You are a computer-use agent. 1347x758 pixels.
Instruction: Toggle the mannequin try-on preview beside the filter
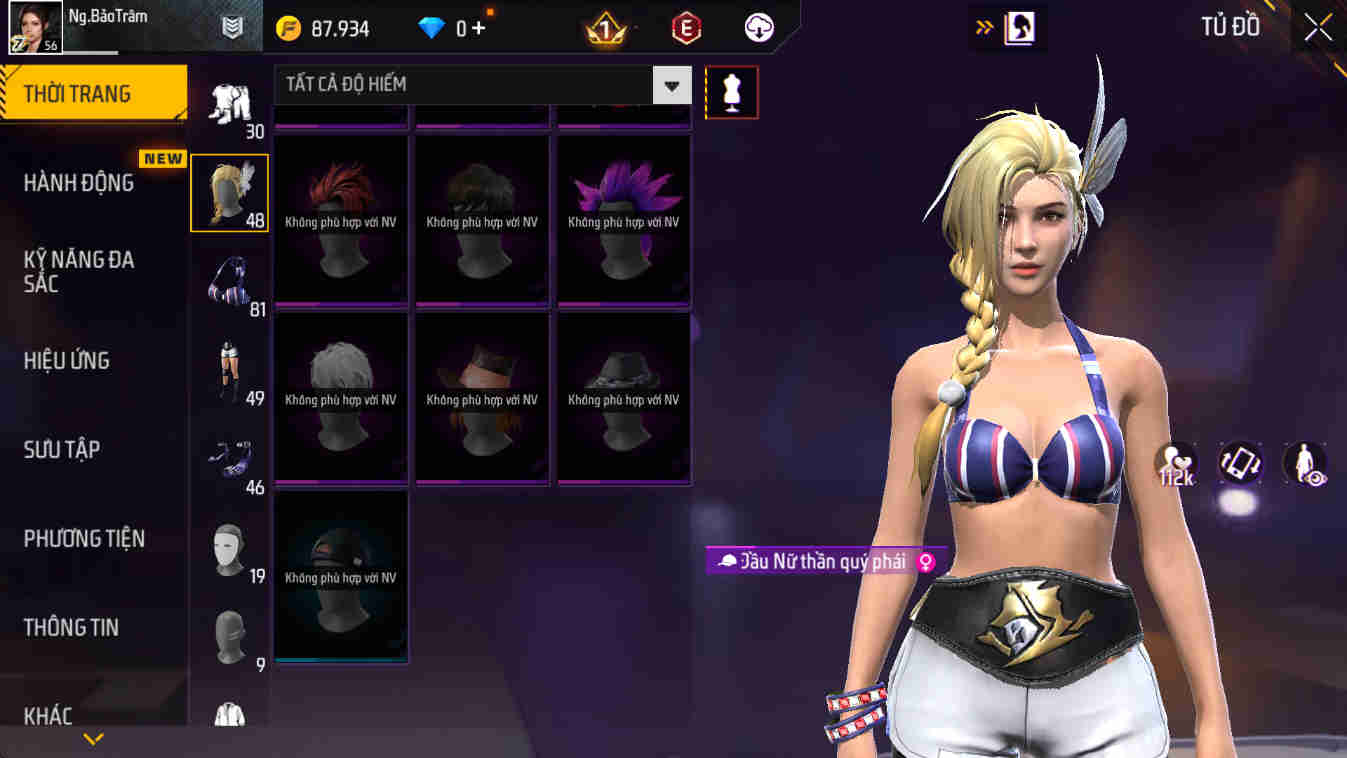(731, 90)
